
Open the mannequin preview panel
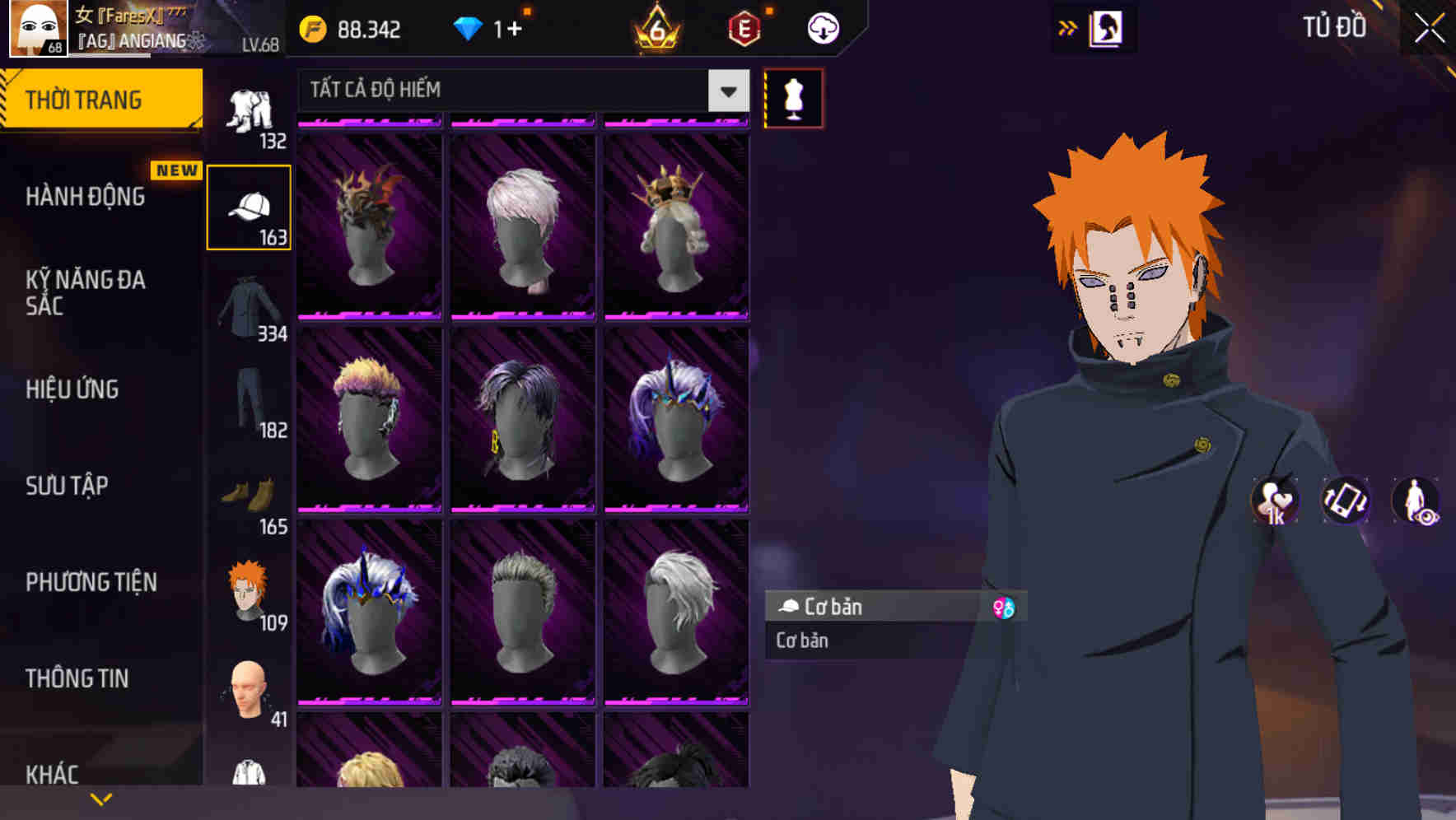click(x=792, y=97)
